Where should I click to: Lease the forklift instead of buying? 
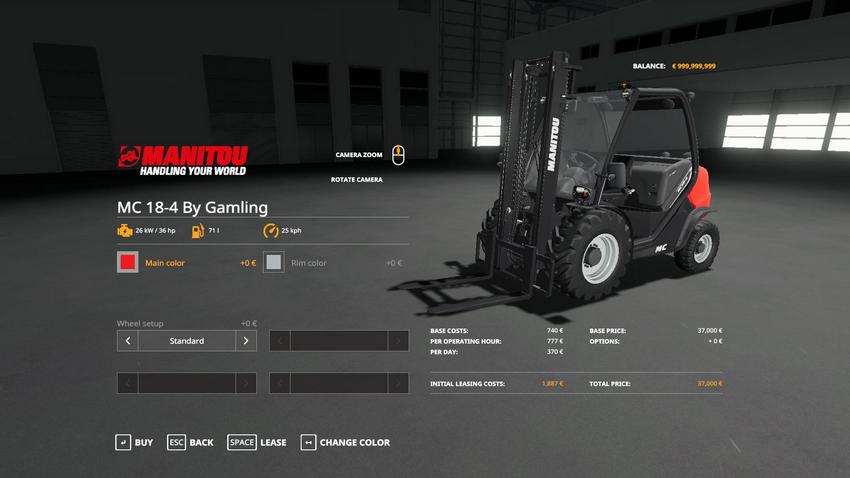pyautogui.click(x=257, y=442)
